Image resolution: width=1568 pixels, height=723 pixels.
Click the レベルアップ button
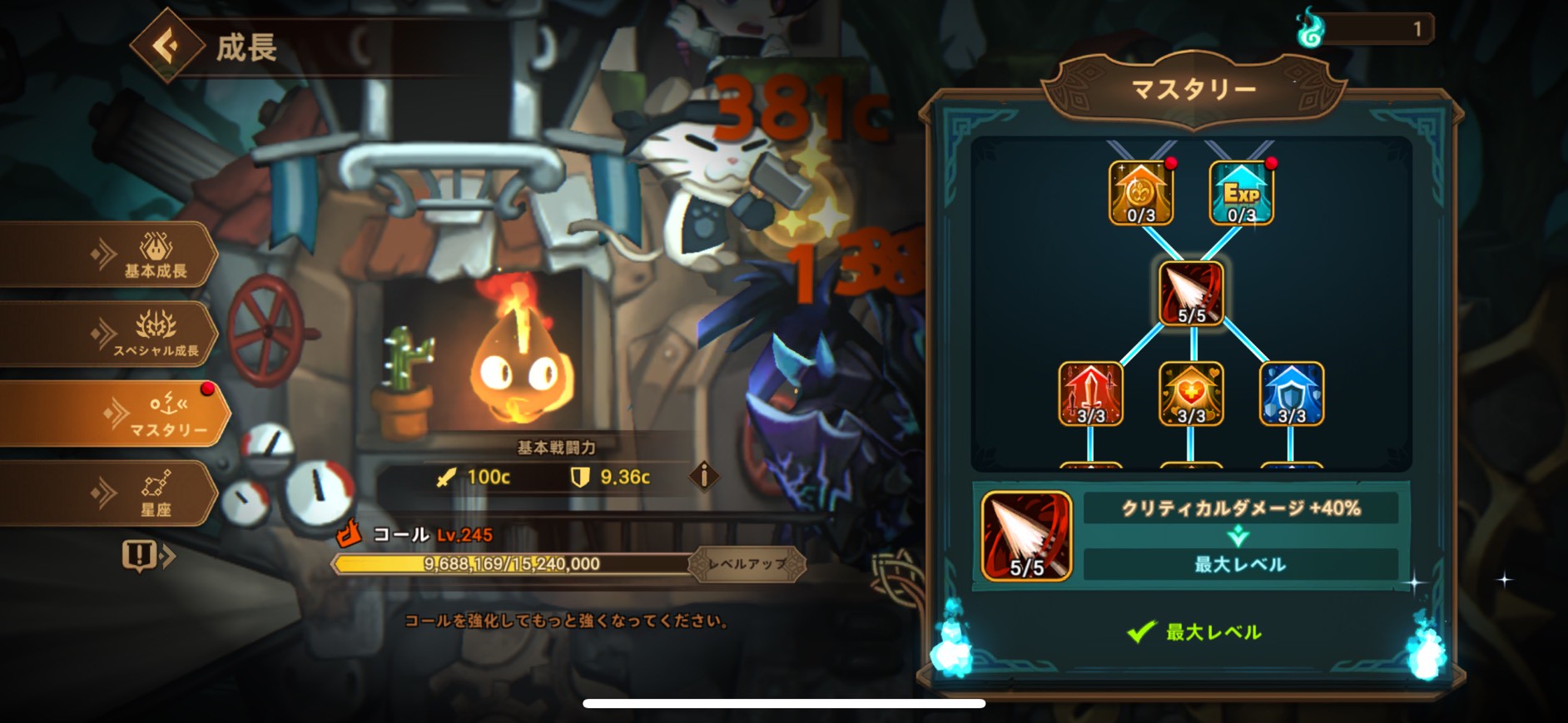pyautogui.click(x=747, y=564)
